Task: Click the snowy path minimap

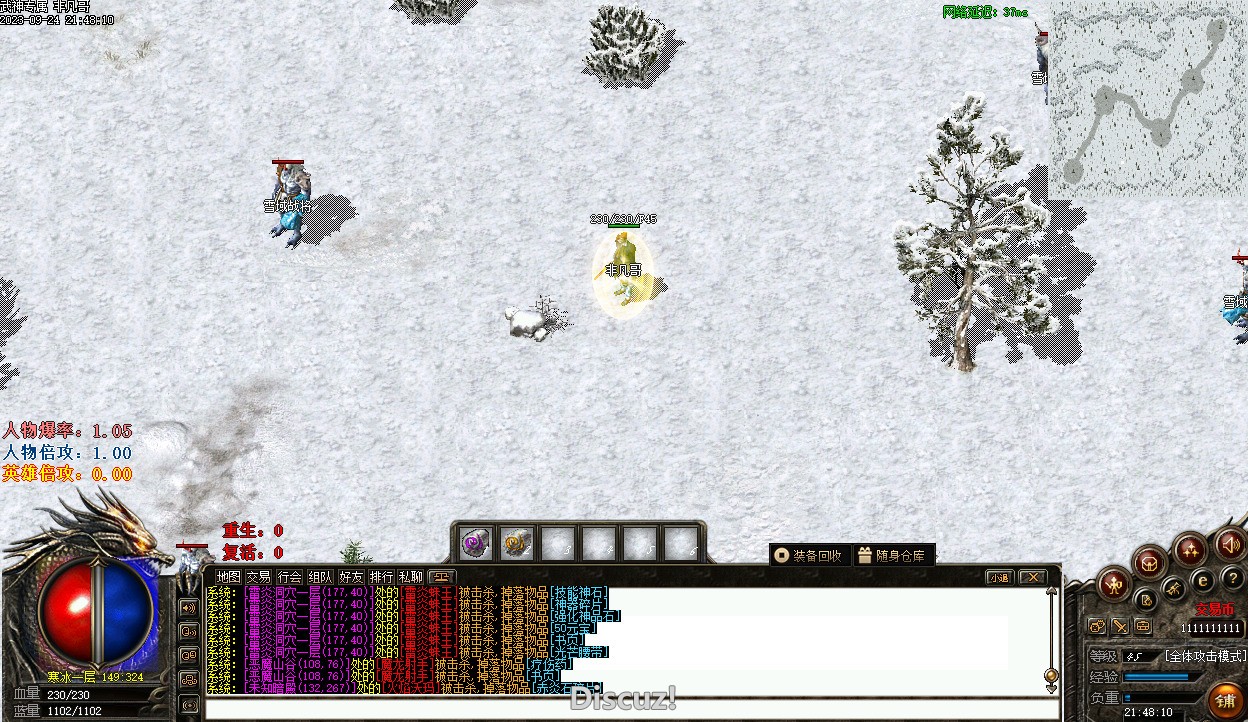Action: 1148,98
